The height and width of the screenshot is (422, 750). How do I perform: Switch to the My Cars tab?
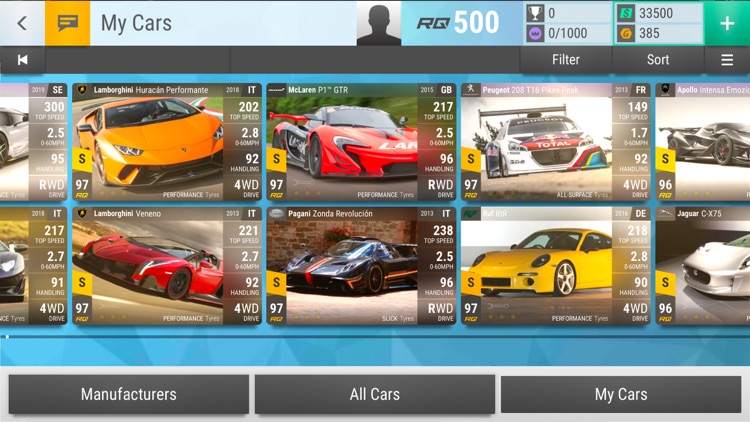coord(621,394)
